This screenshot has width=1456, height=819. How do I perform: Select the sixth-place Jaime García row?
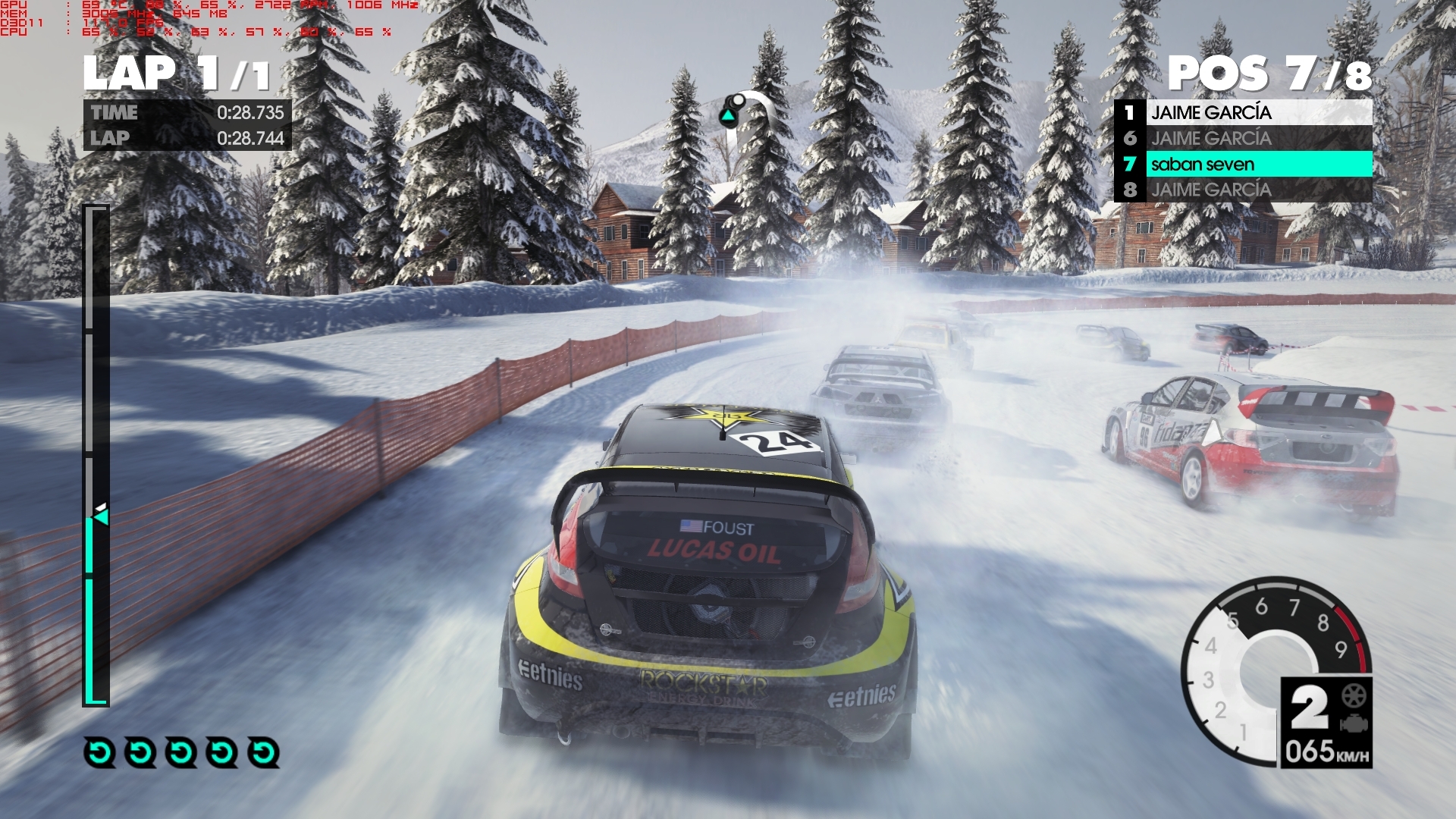[1244, 139]
